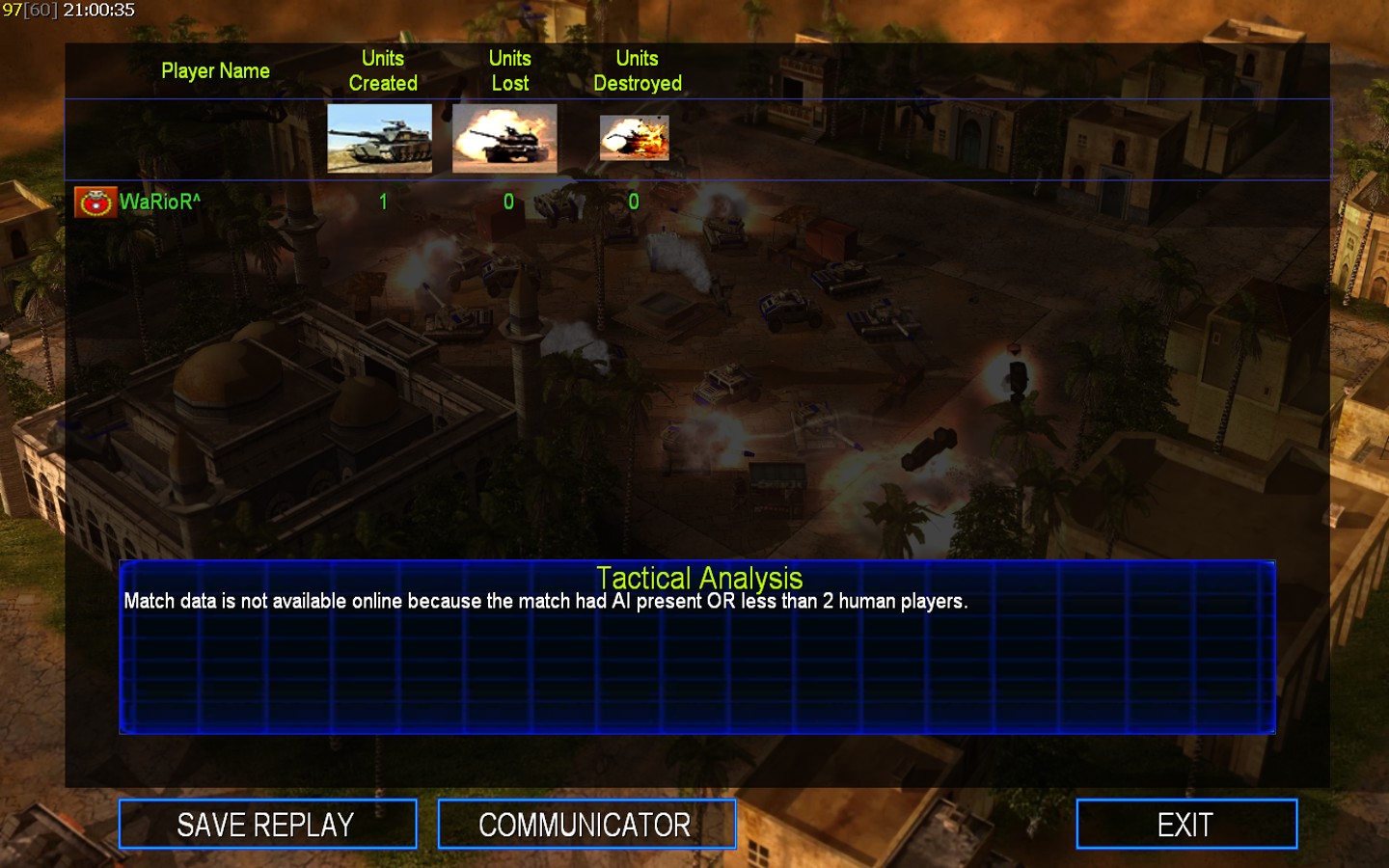Click the Units Created tank thumbnail
1389x868 pixels.
(379, 139)
